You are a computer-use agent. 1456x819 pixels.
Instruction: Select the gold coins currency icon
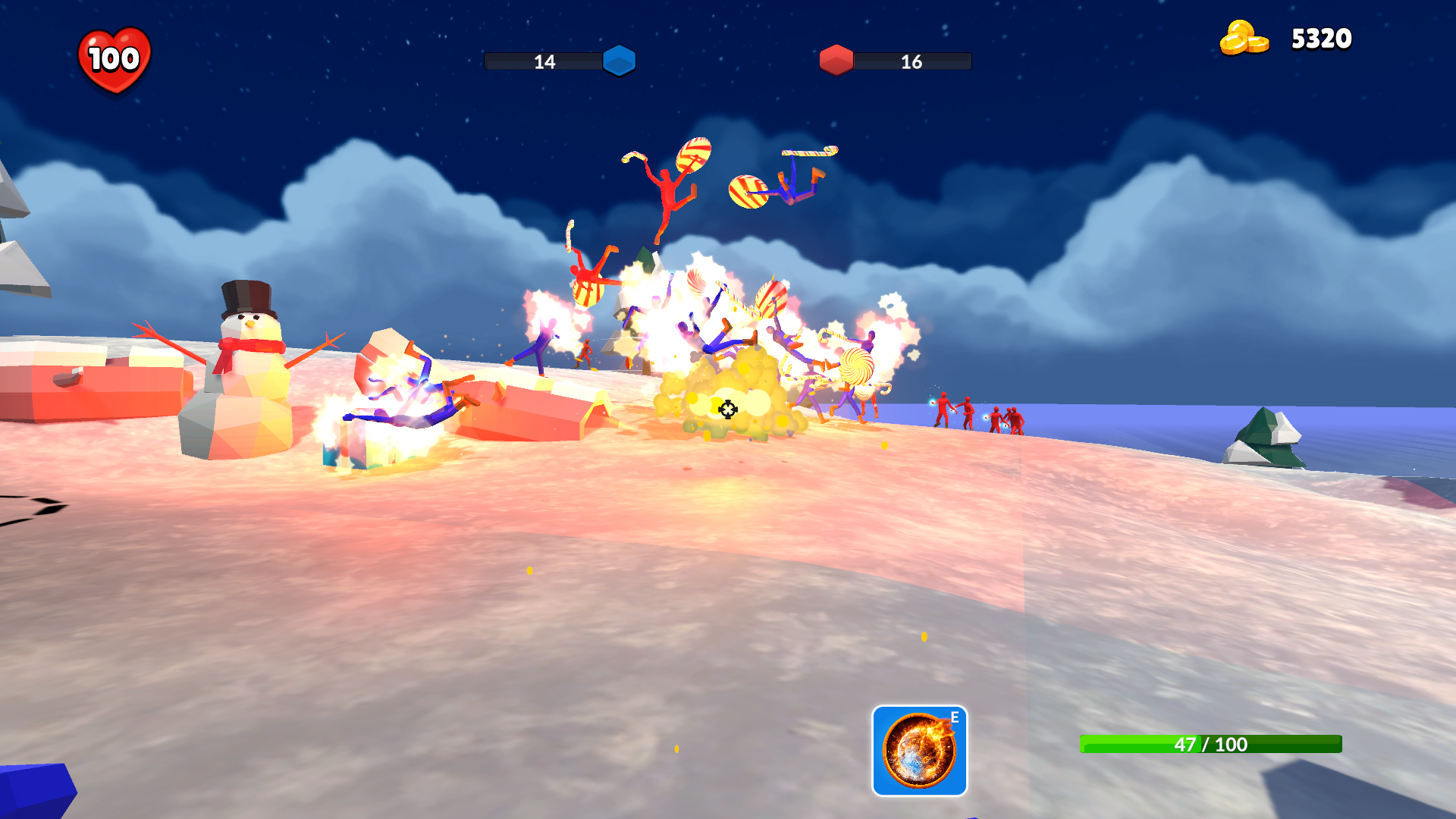(1242, 38)
